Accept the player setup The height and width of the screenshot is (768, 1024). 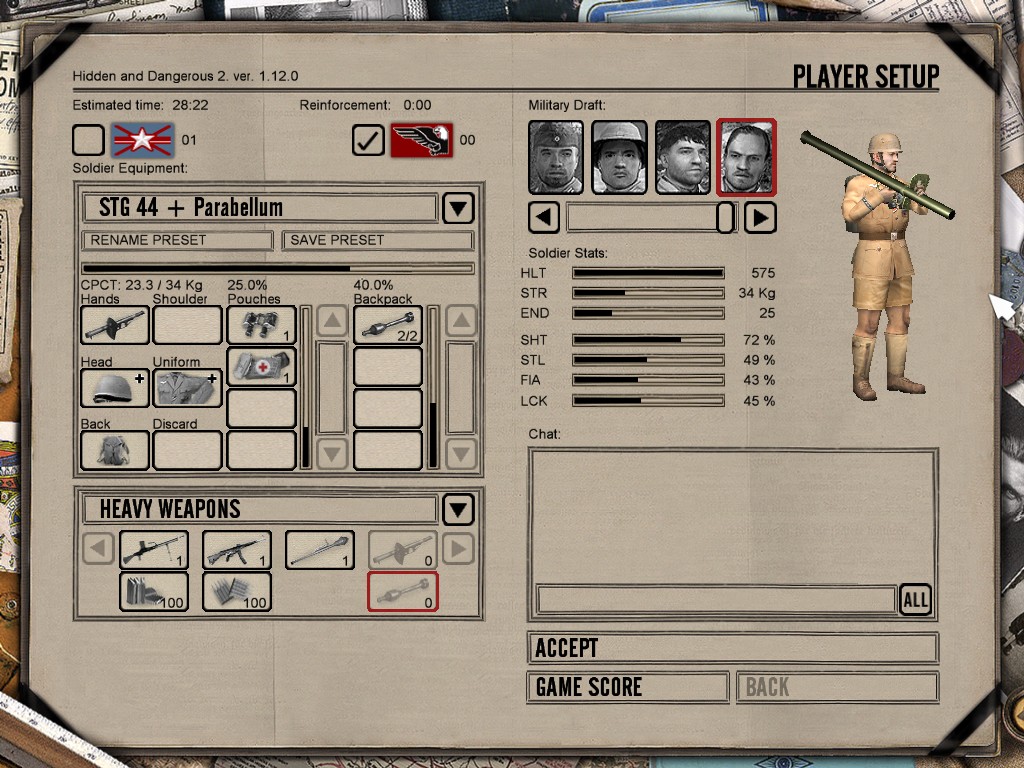732,648
